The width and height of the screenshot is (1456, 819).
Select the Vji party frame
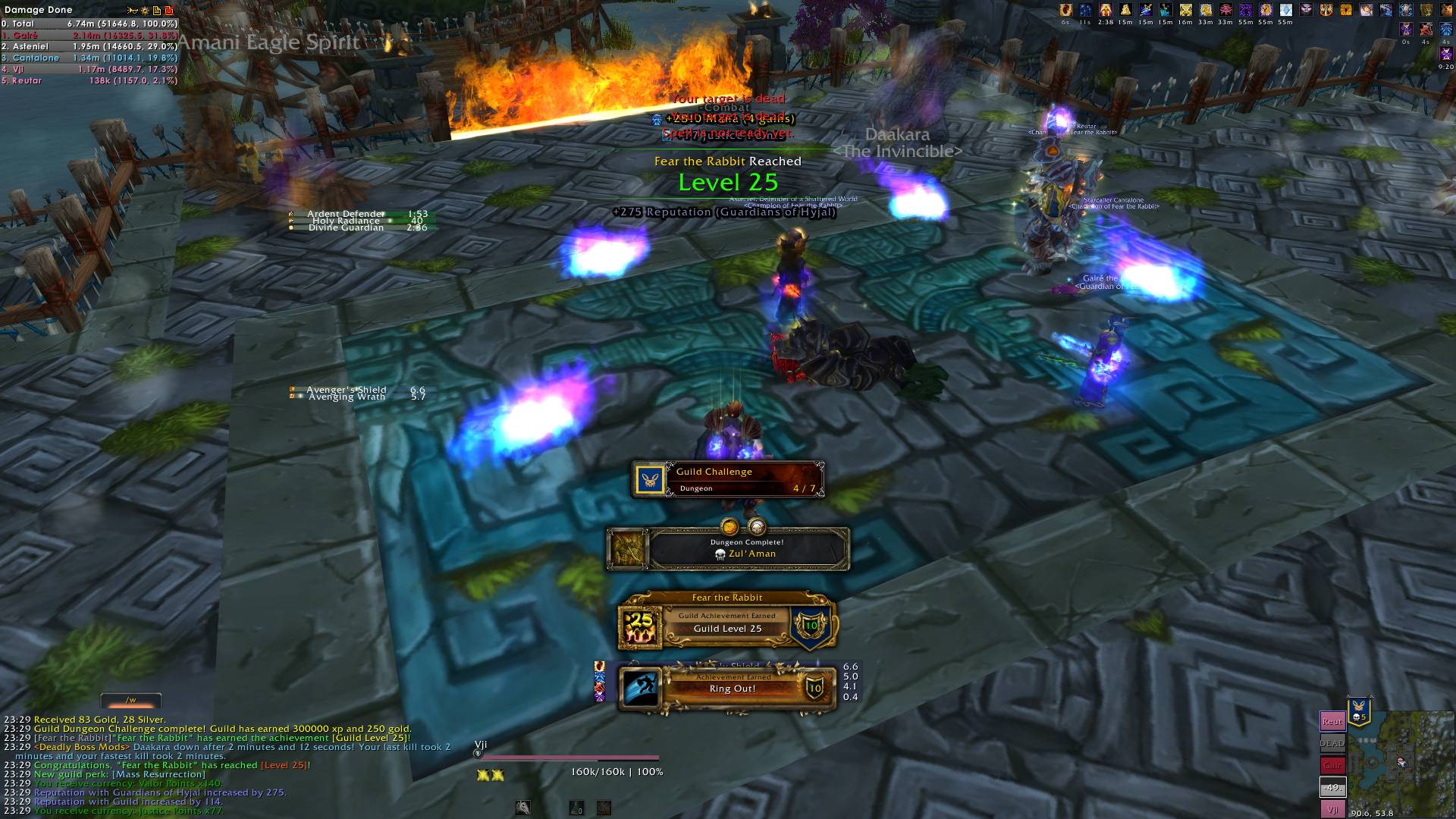[x=1332, y=810]
